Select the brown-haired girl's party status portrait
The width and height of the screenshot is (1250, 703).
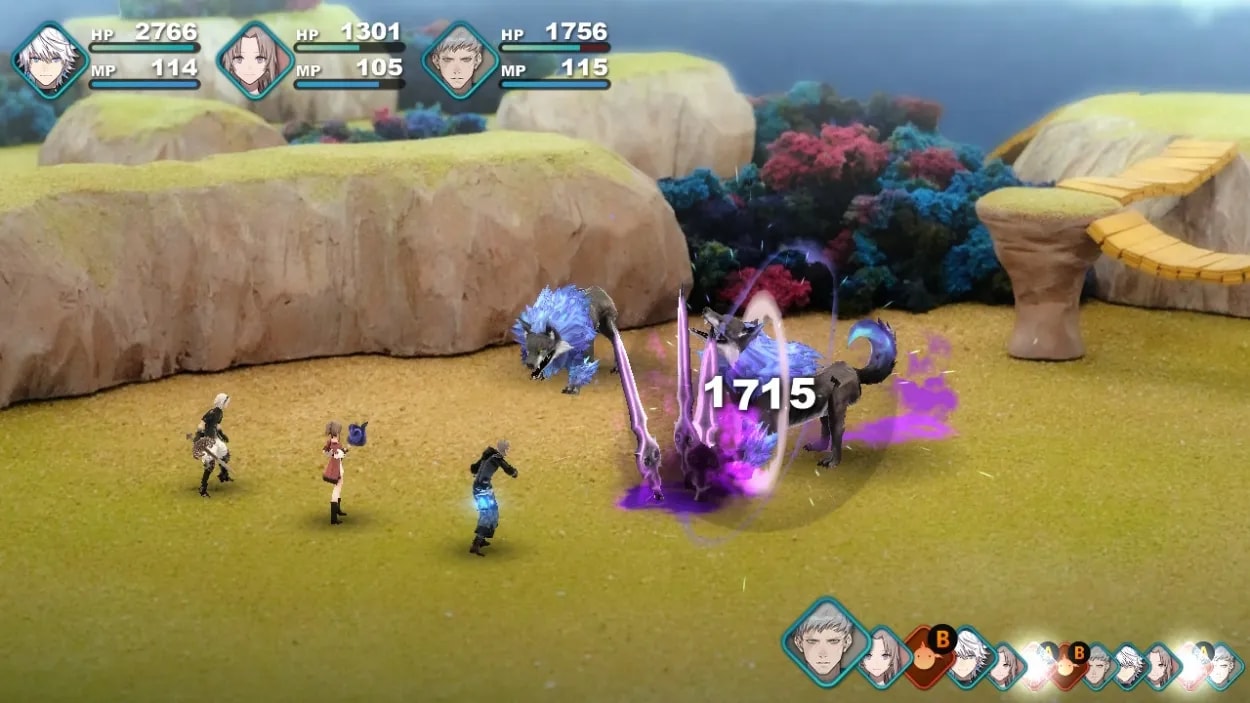tap(255, 59)
